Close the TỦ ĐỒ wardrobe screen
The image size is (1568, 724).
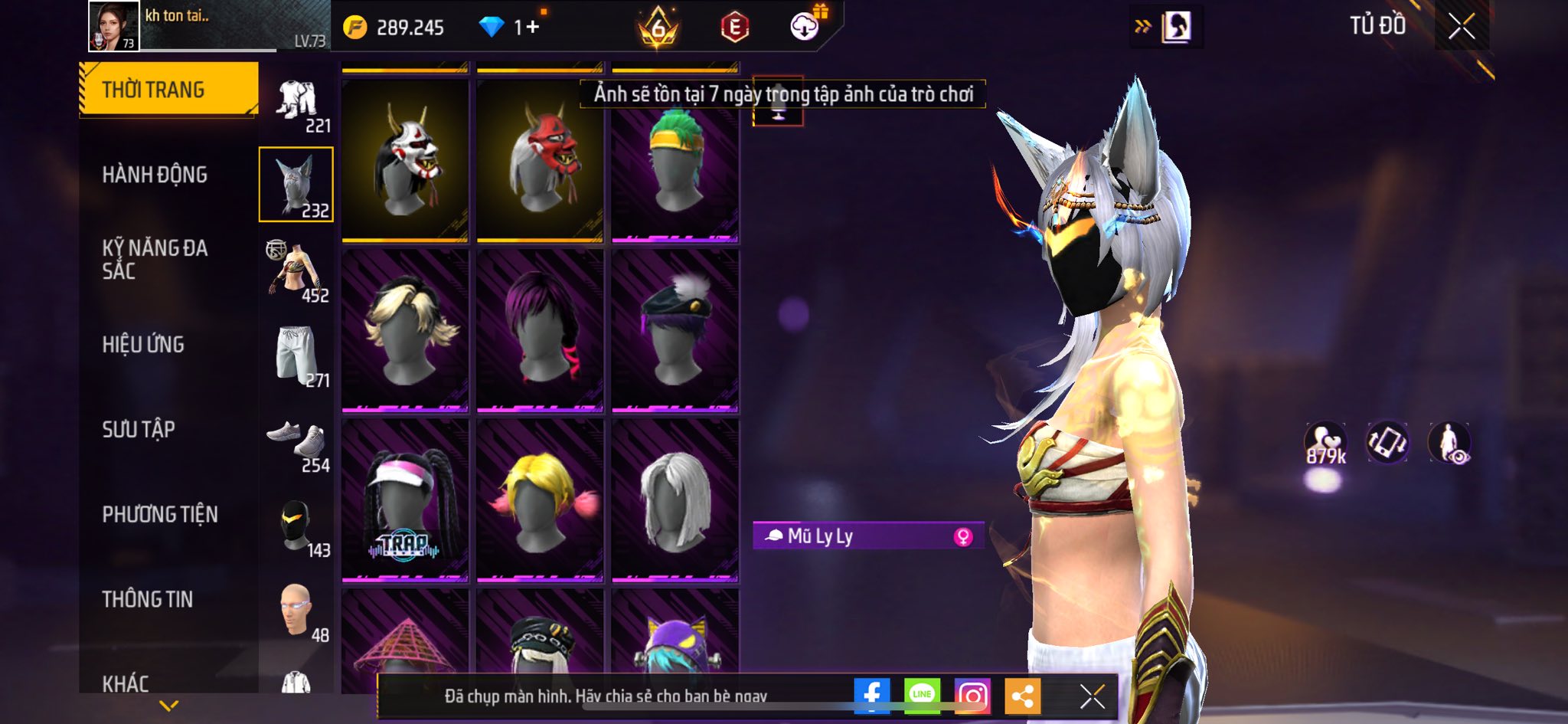click(1461, 27)
